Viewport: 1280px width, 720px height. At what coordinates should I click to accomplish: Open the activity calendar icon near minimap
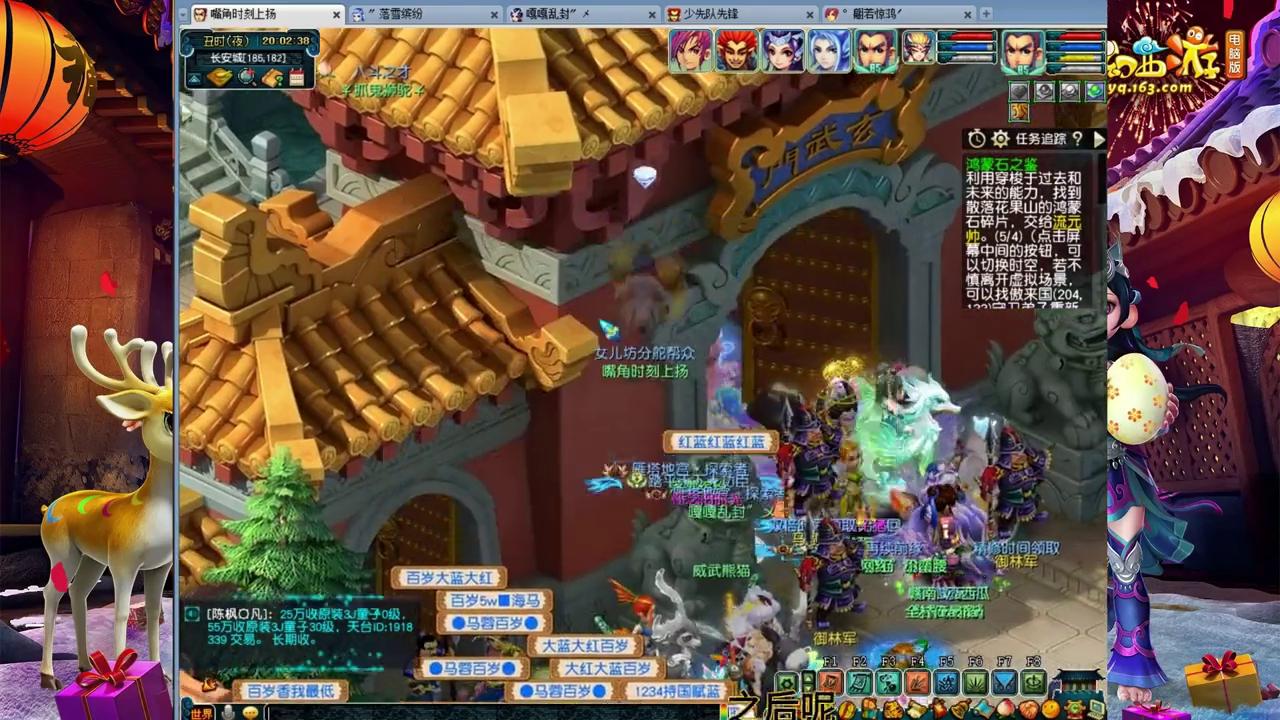297,77
